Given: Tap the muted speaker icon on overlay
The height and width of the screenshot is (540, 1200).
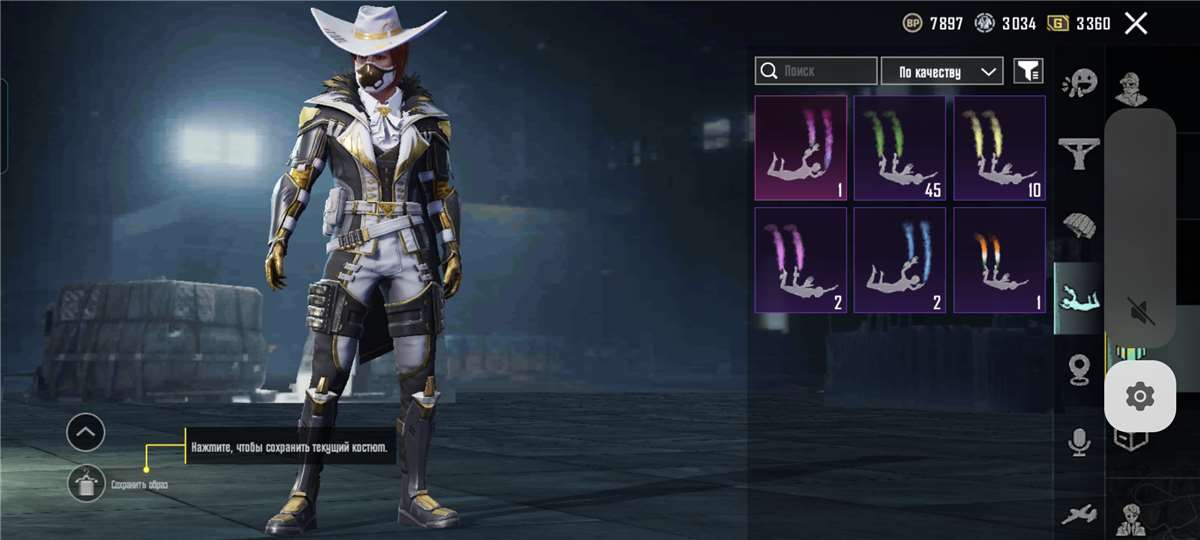Looking at the screenshot, I should click(x=1140, y=311).
